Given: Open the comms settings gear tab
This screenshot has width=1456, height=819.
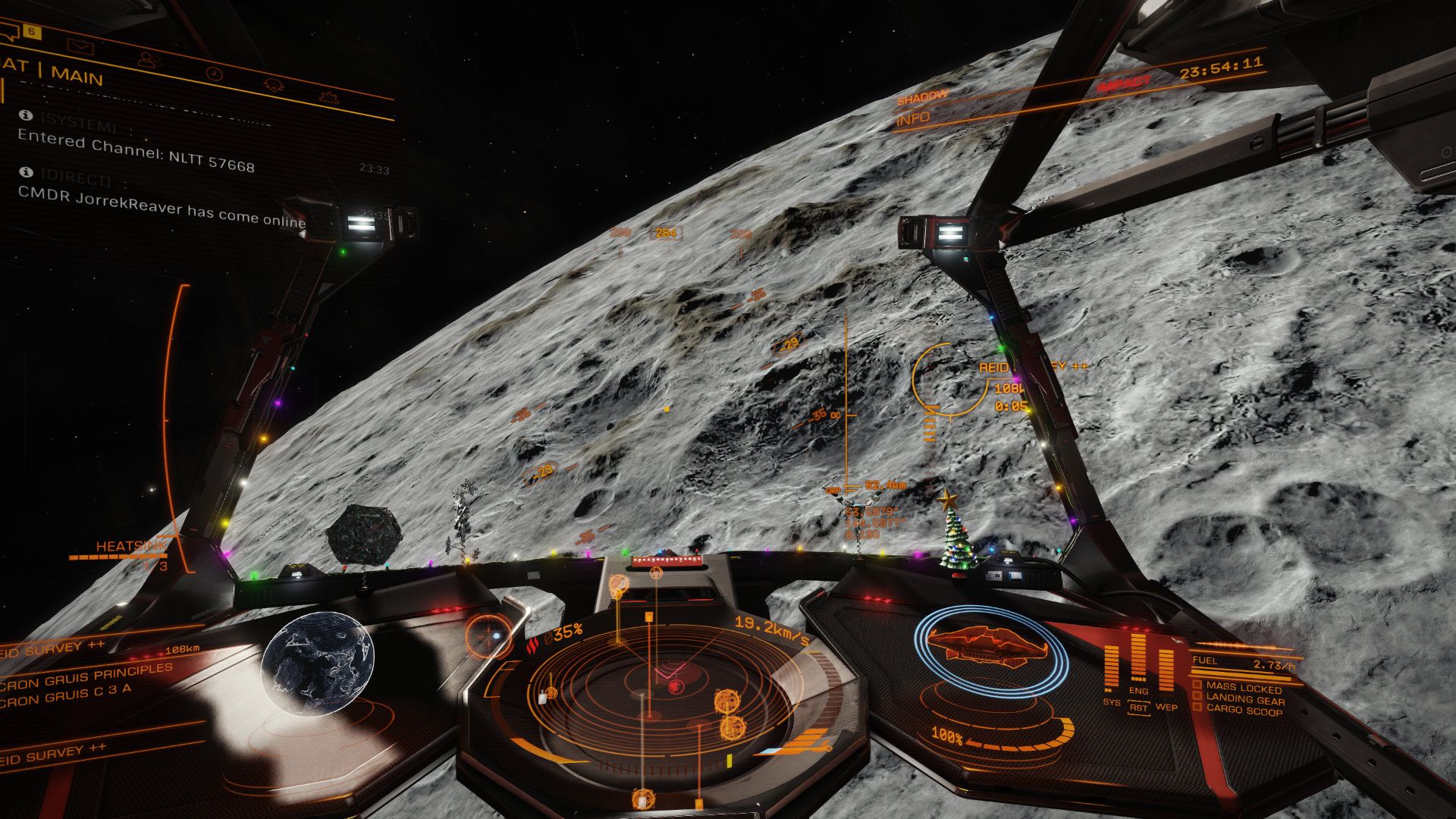Looking at the screenshot, I should (329, 97).
